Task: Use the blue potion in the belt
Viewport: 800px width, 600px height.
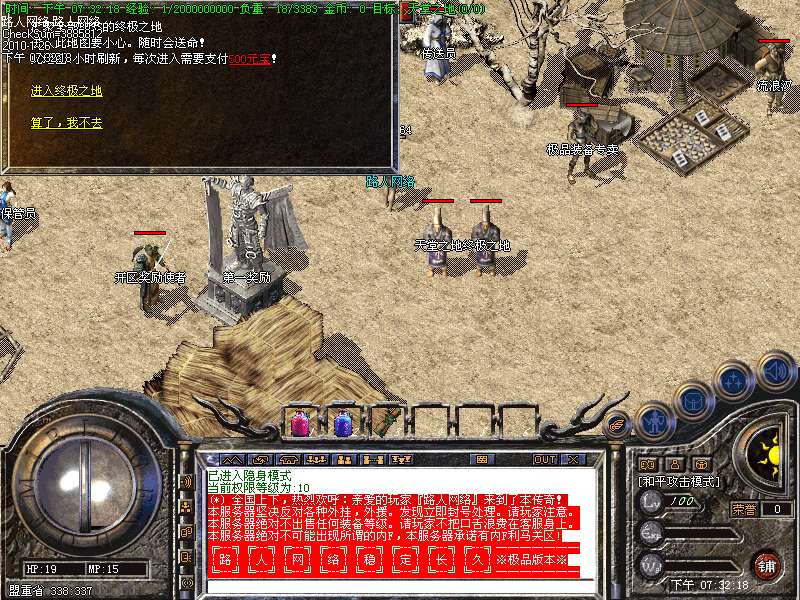Action: click(342, 423)
